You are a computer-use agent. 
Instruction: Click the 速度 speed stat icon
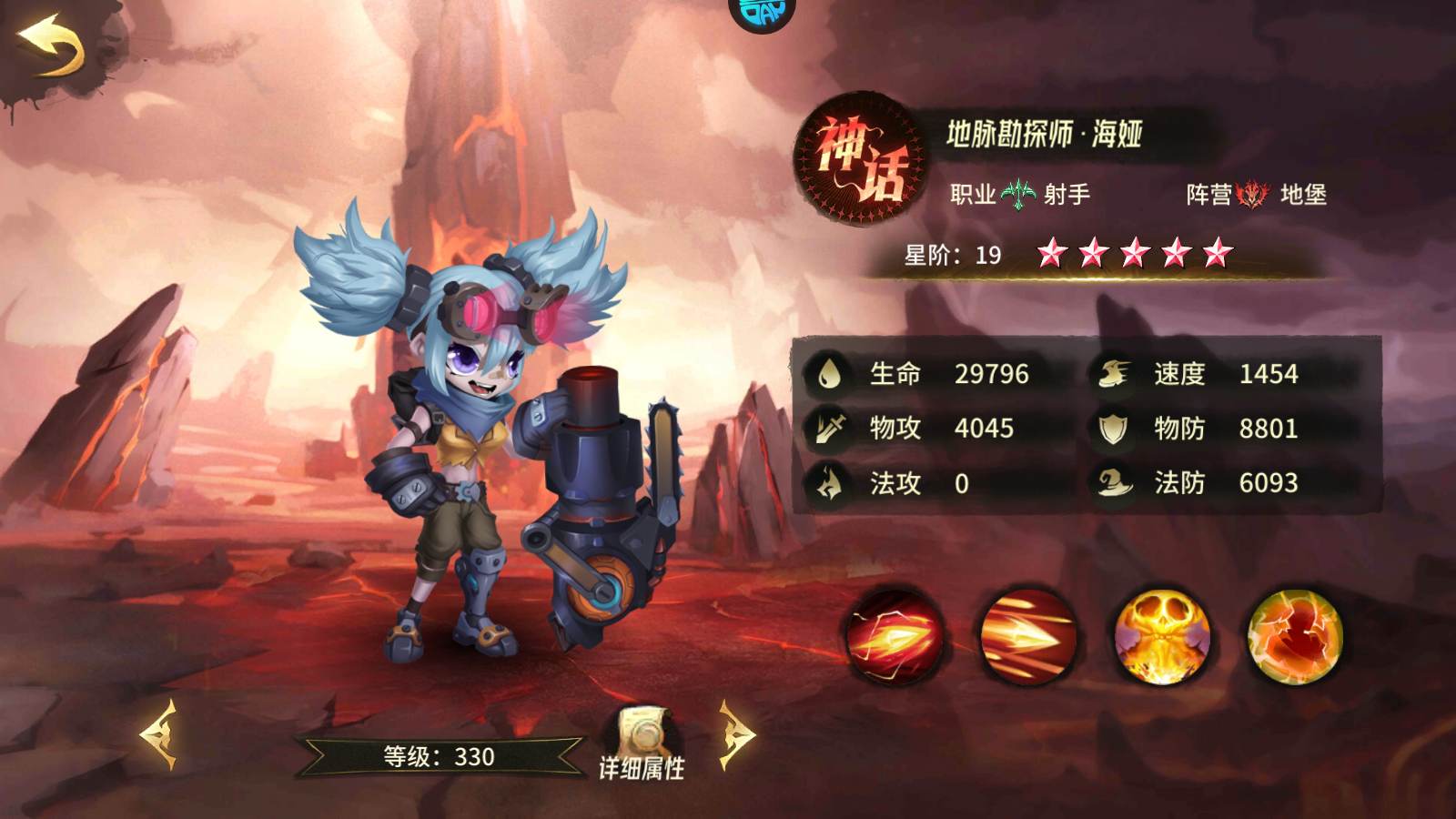1112,372
